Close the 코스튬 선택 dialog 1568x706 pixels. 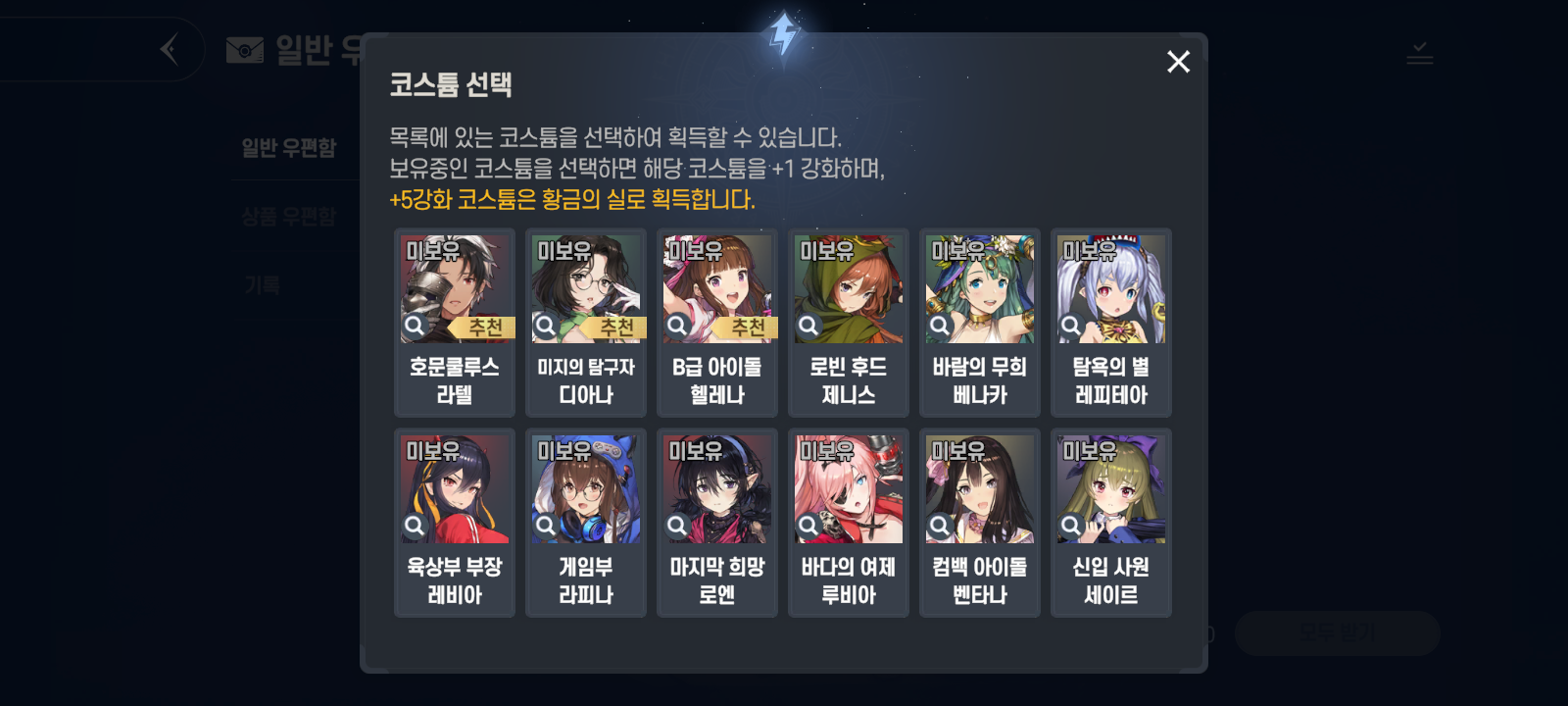tap(1177, 62)
